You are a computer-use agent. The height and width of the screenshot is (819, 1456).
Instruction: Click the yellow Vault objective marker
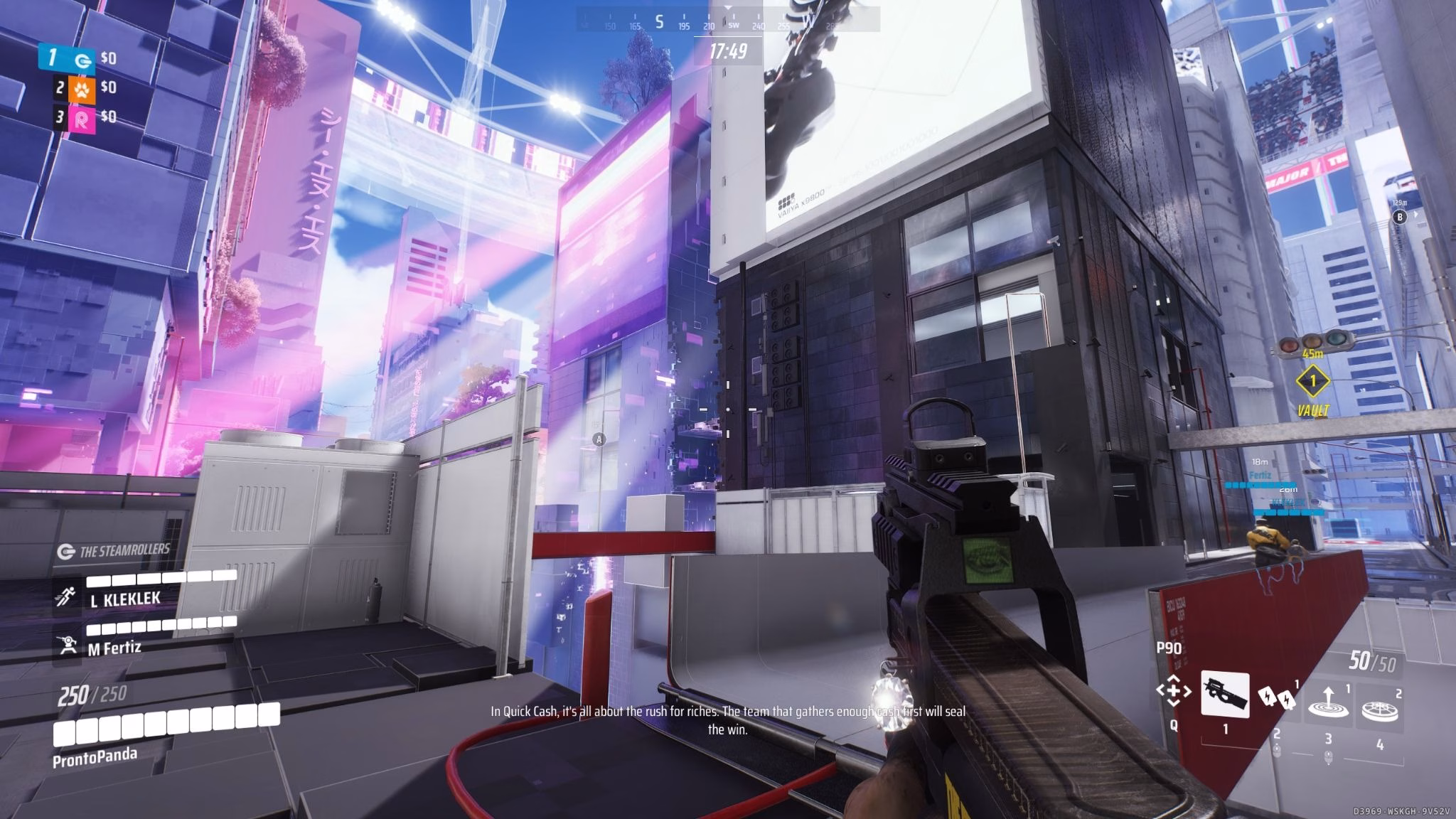[1312, 381]
